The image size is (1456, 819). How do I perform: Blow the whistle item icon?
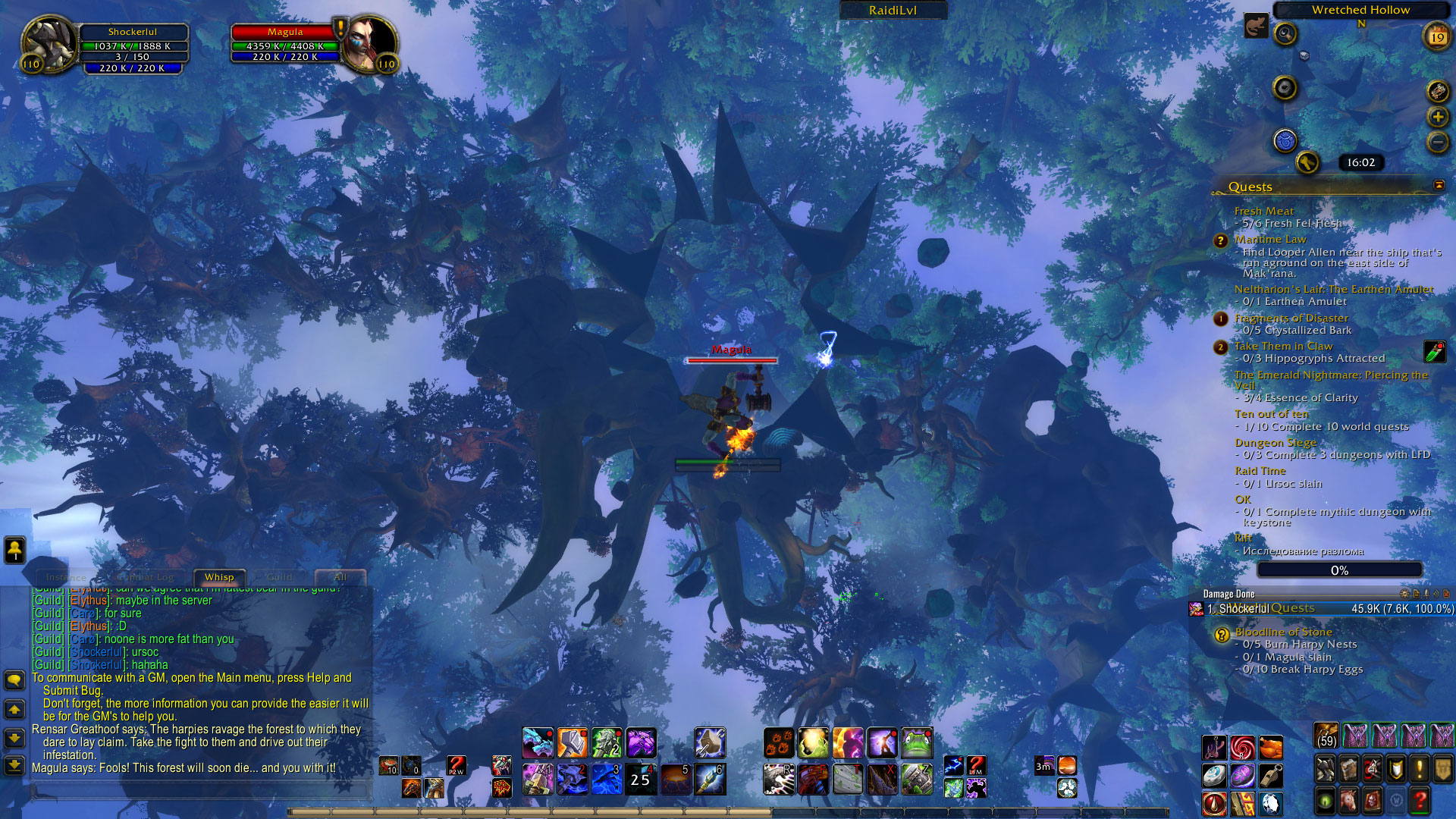click(1271, 775)
